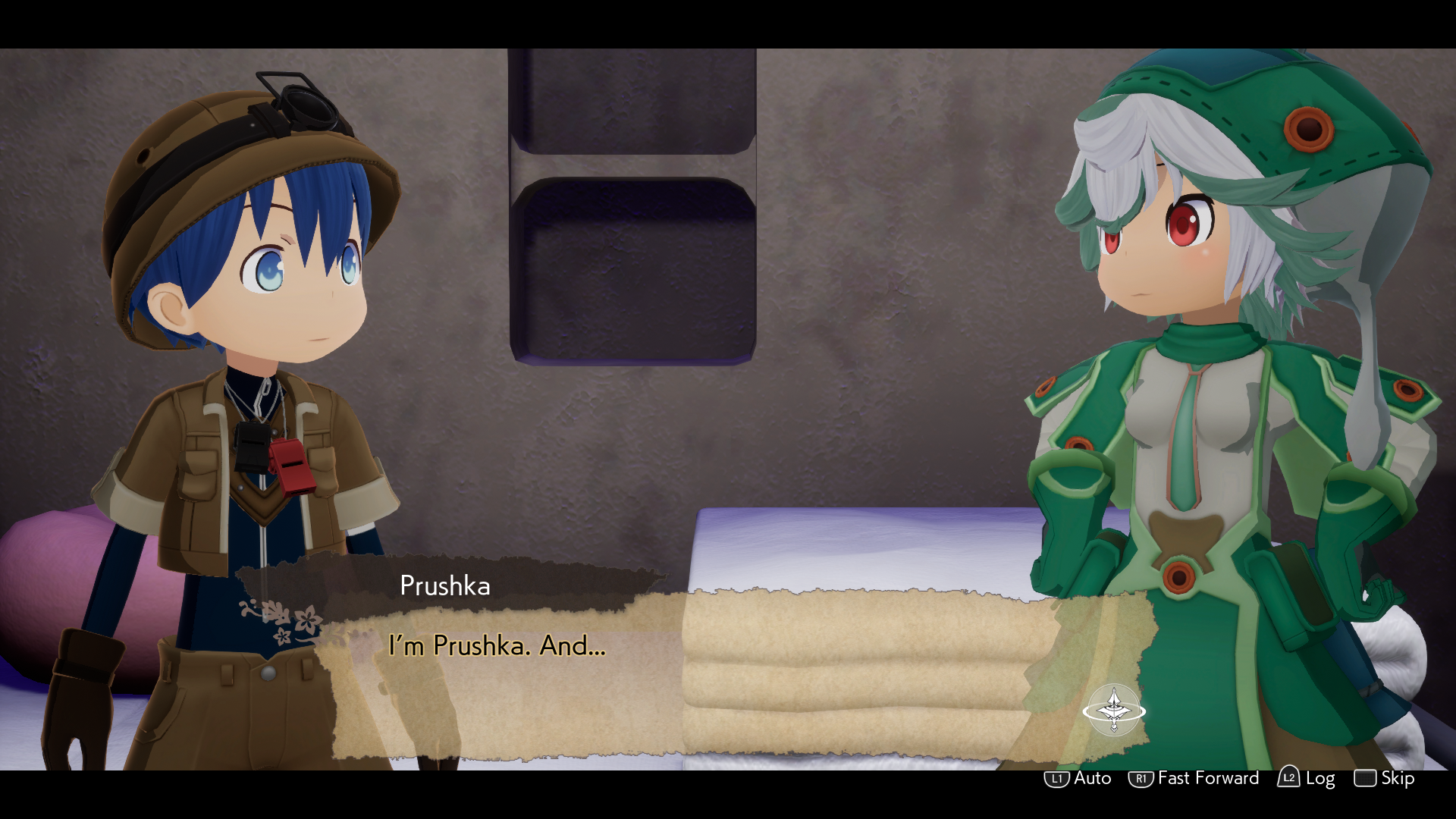Activate Fast Forward for the dialogue
The width and height of the screenshot is (1456, 819).
coord(1194,778)
